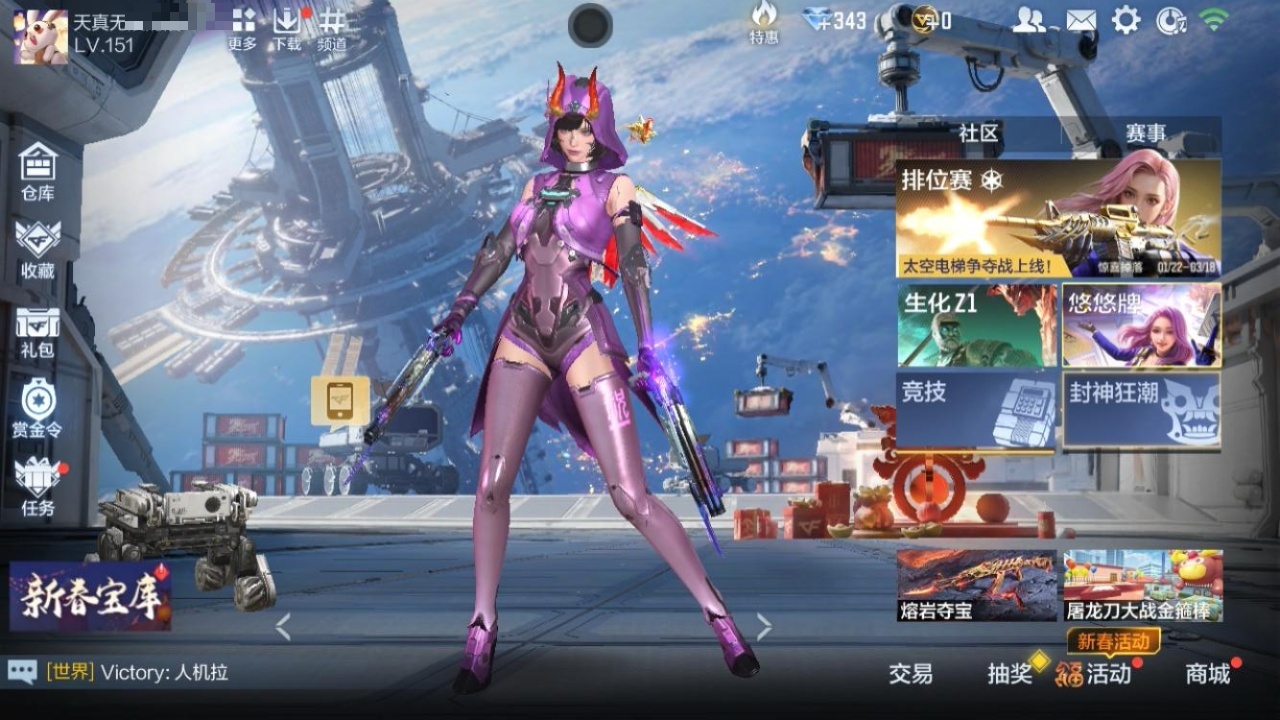Open the 礼包 gift pack menu

(x=38, y=332)
